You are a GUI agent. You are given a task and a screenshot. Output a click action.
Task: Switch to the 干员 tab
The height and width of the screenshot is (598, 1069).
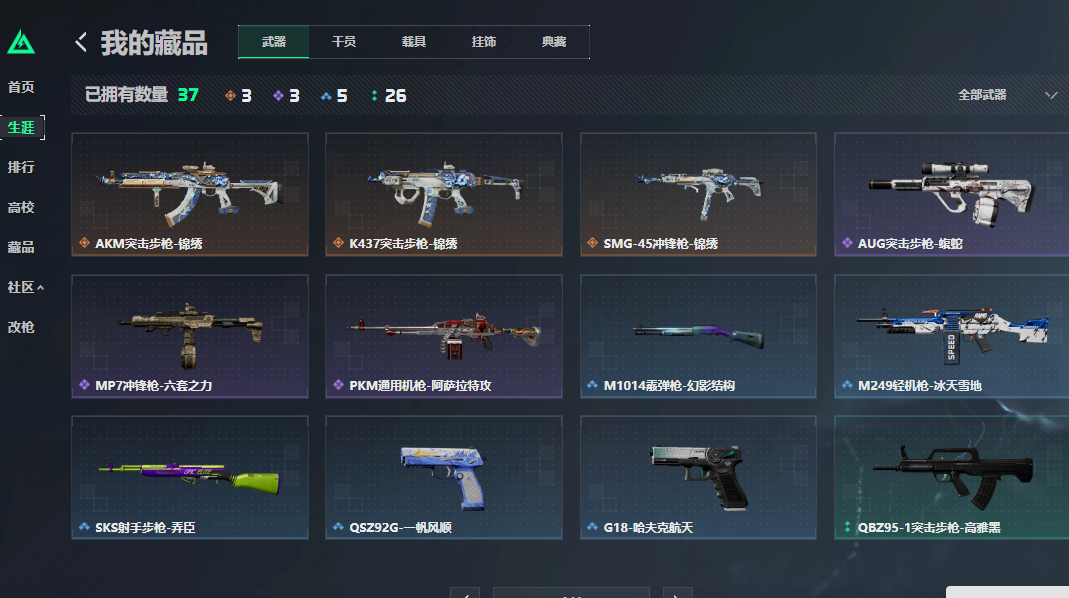point(344,42)
